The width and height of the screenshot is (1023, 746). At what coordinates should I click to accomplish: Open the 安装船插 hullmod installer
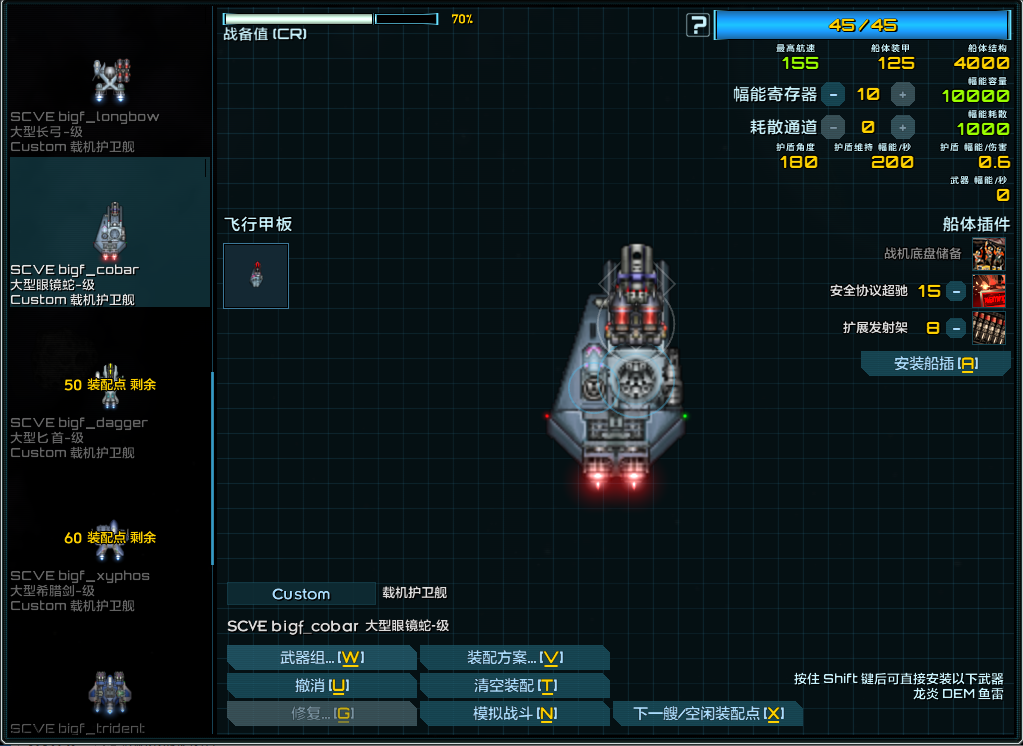tap(935, 364)
